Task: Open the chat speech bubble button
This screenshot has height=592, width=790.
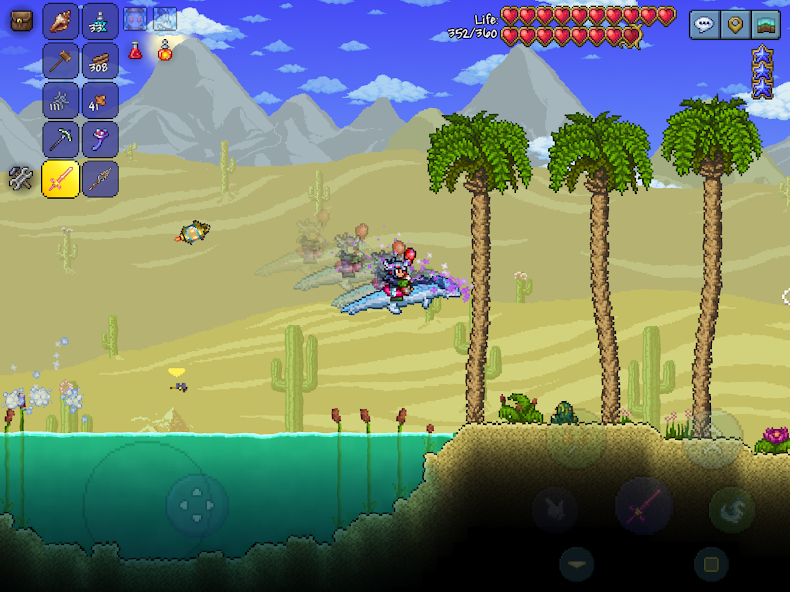Action: pyautogui.click(x=704, y=24)
